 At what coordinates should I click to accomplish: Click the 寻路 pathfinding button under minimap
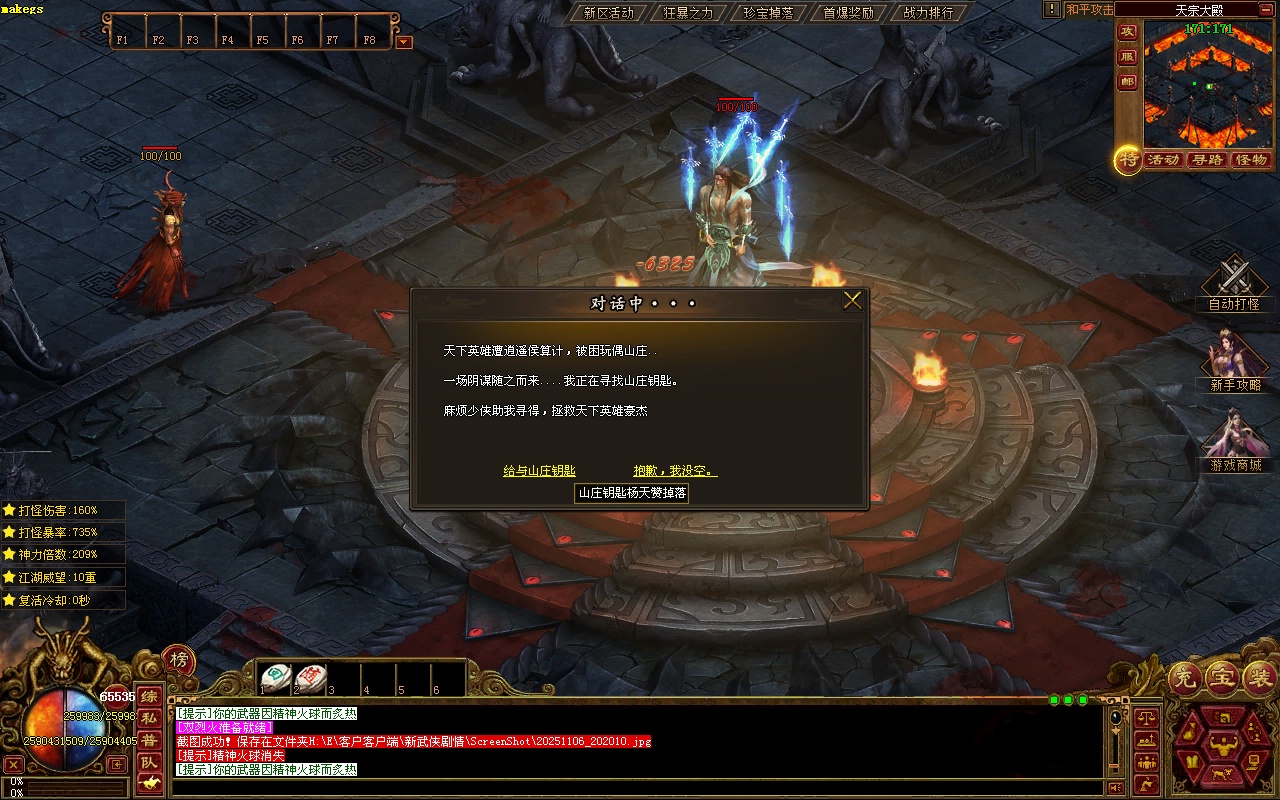pos(1207,160)
